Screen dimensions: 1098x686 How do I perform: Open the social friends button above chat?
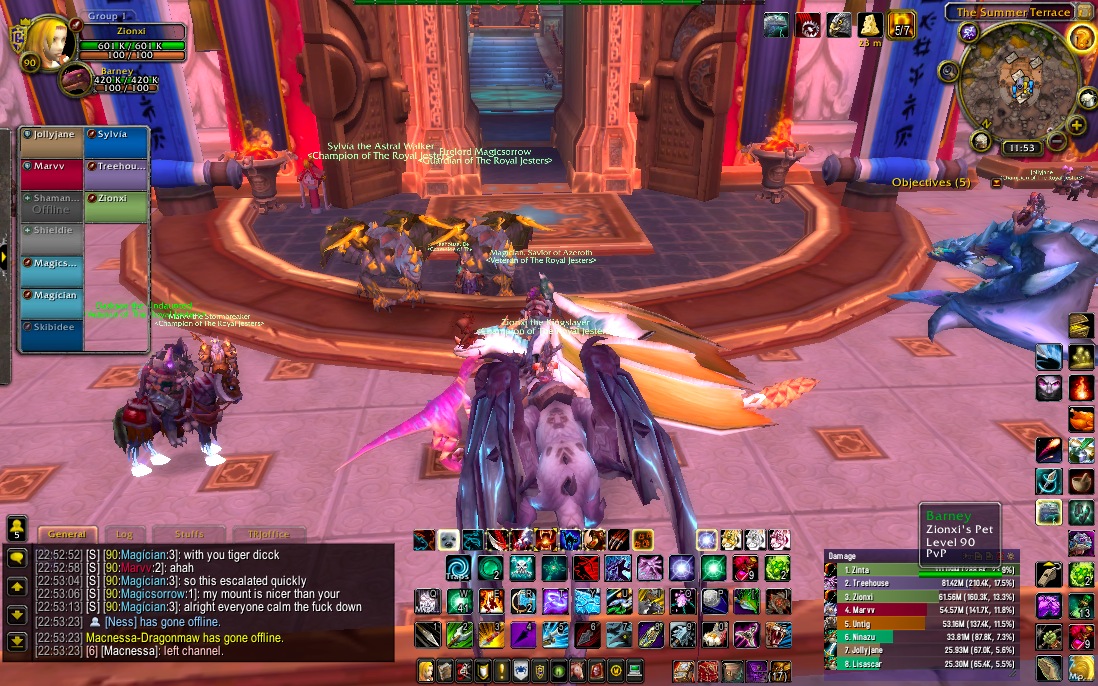[17, 528]
